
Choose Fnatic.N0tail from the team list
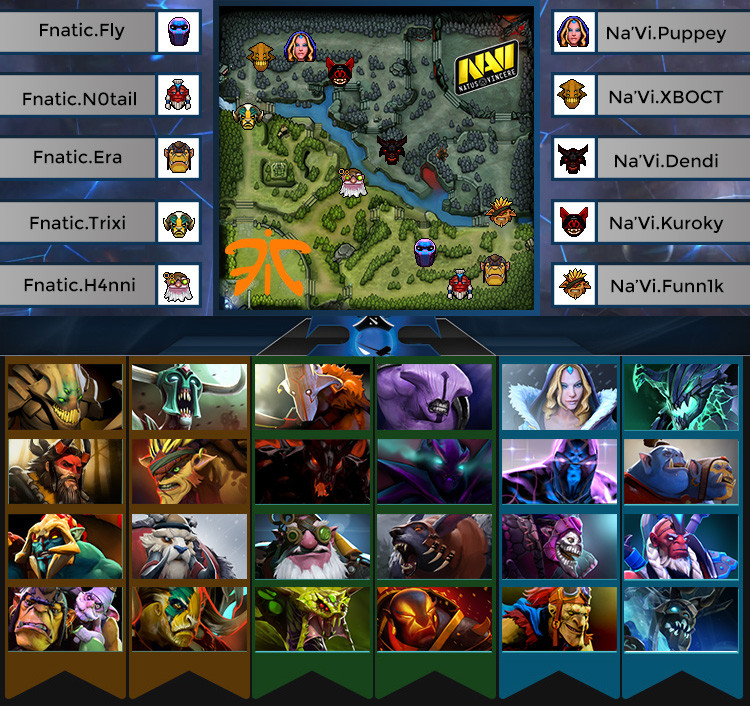pos(80,98)
